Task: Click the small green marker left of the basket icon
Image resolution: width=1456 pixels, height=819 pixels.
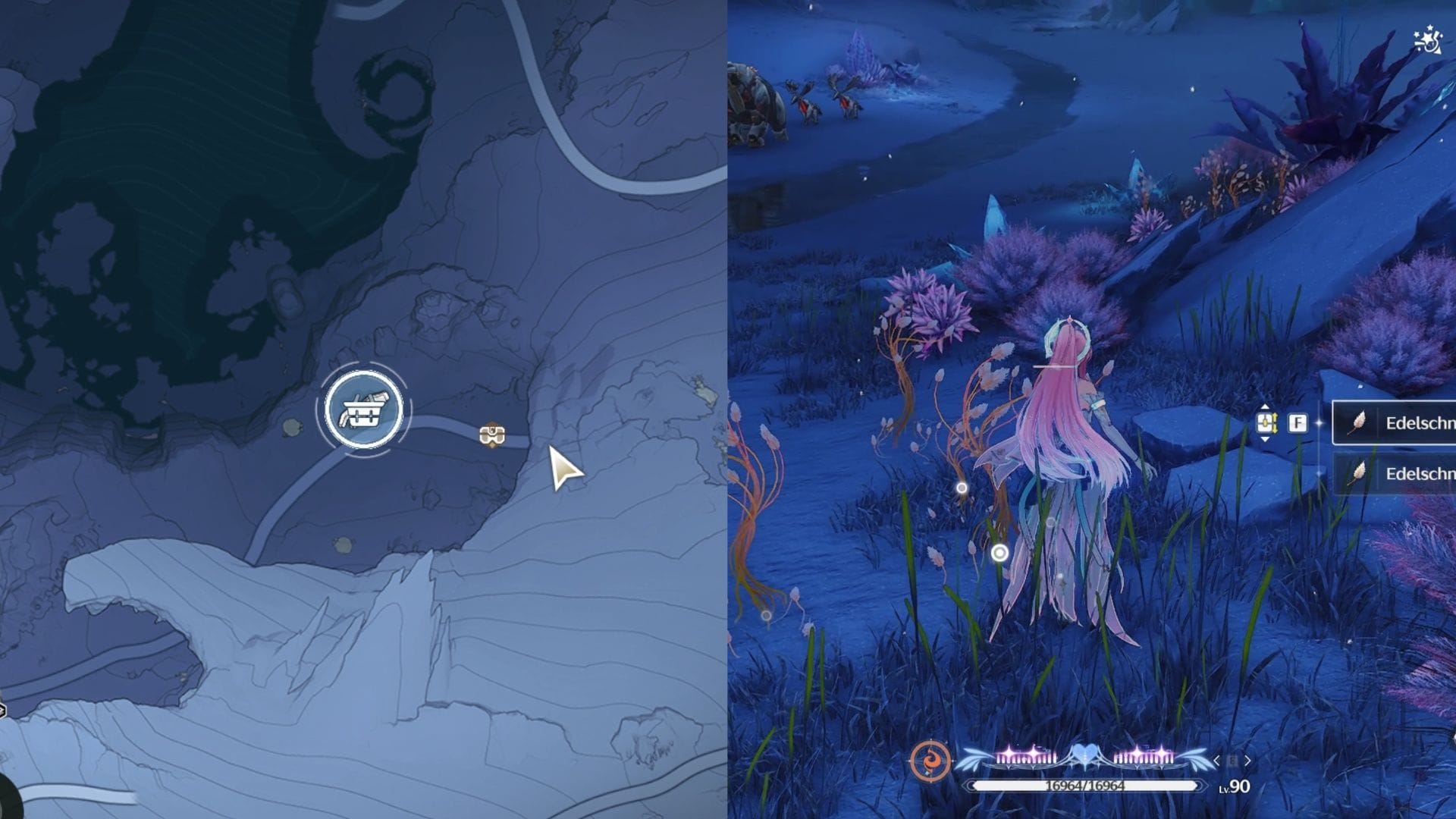Action: 291,427
